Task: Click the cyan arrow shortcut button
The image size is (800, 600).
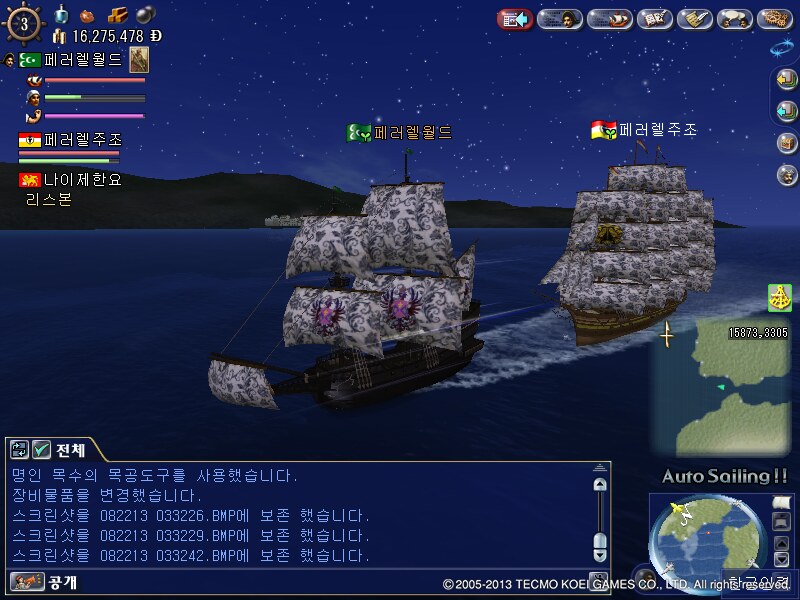Action: [786, 111]
